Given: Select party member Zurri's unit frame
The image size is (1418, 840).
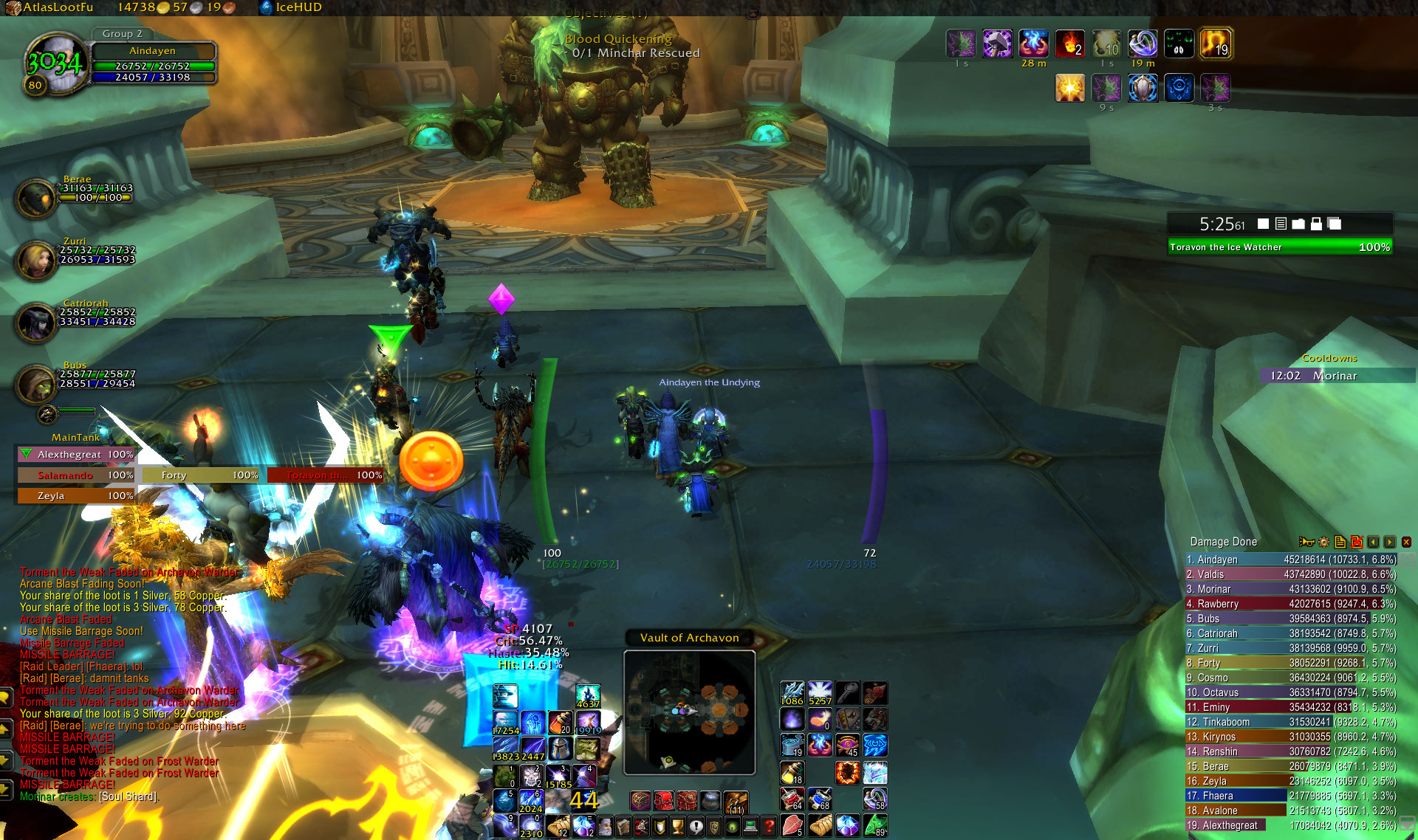Looking at the screenshot, I should [x=37, y=258].
